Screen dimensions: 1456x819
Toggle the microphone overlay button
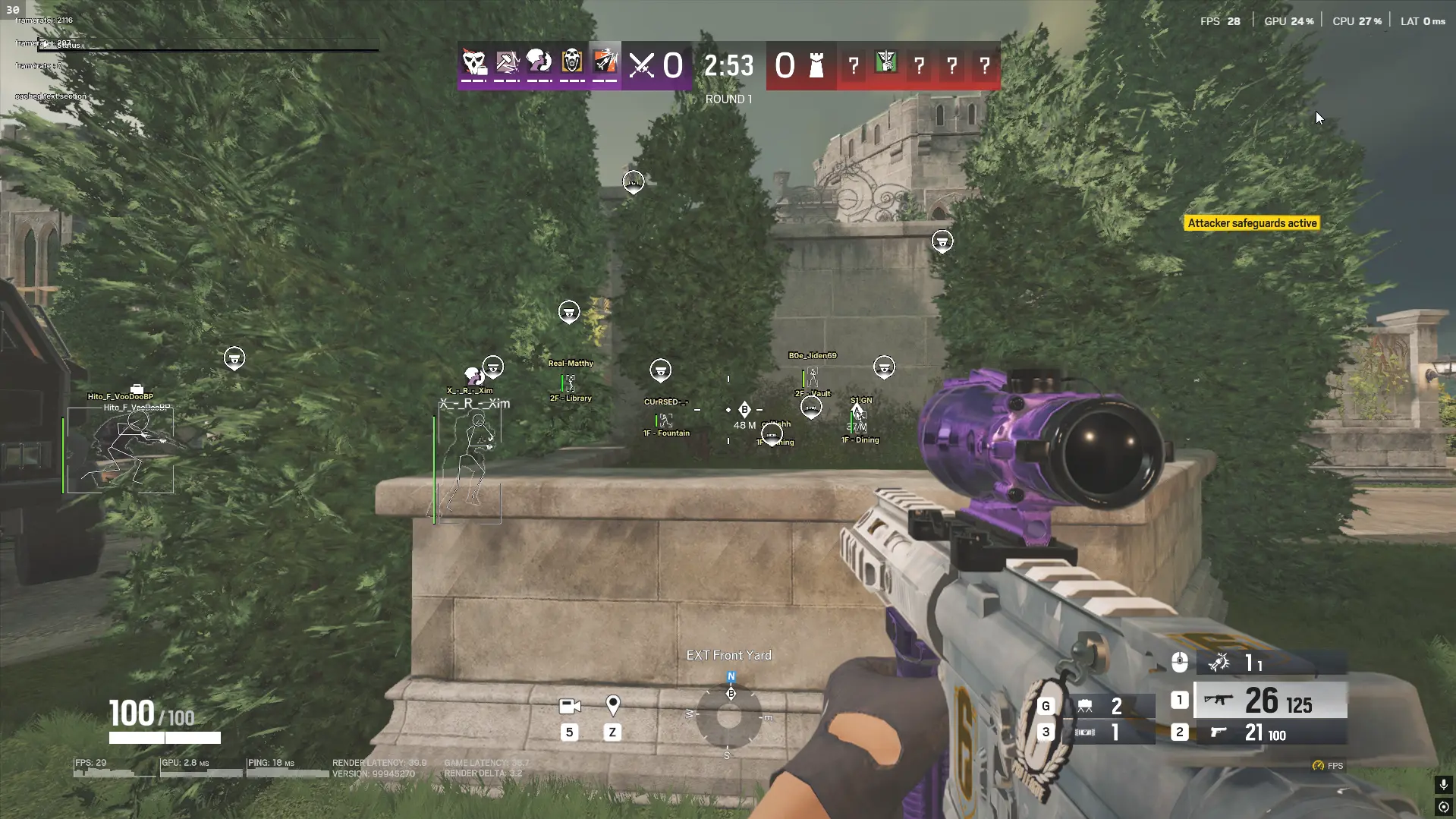1443,784
